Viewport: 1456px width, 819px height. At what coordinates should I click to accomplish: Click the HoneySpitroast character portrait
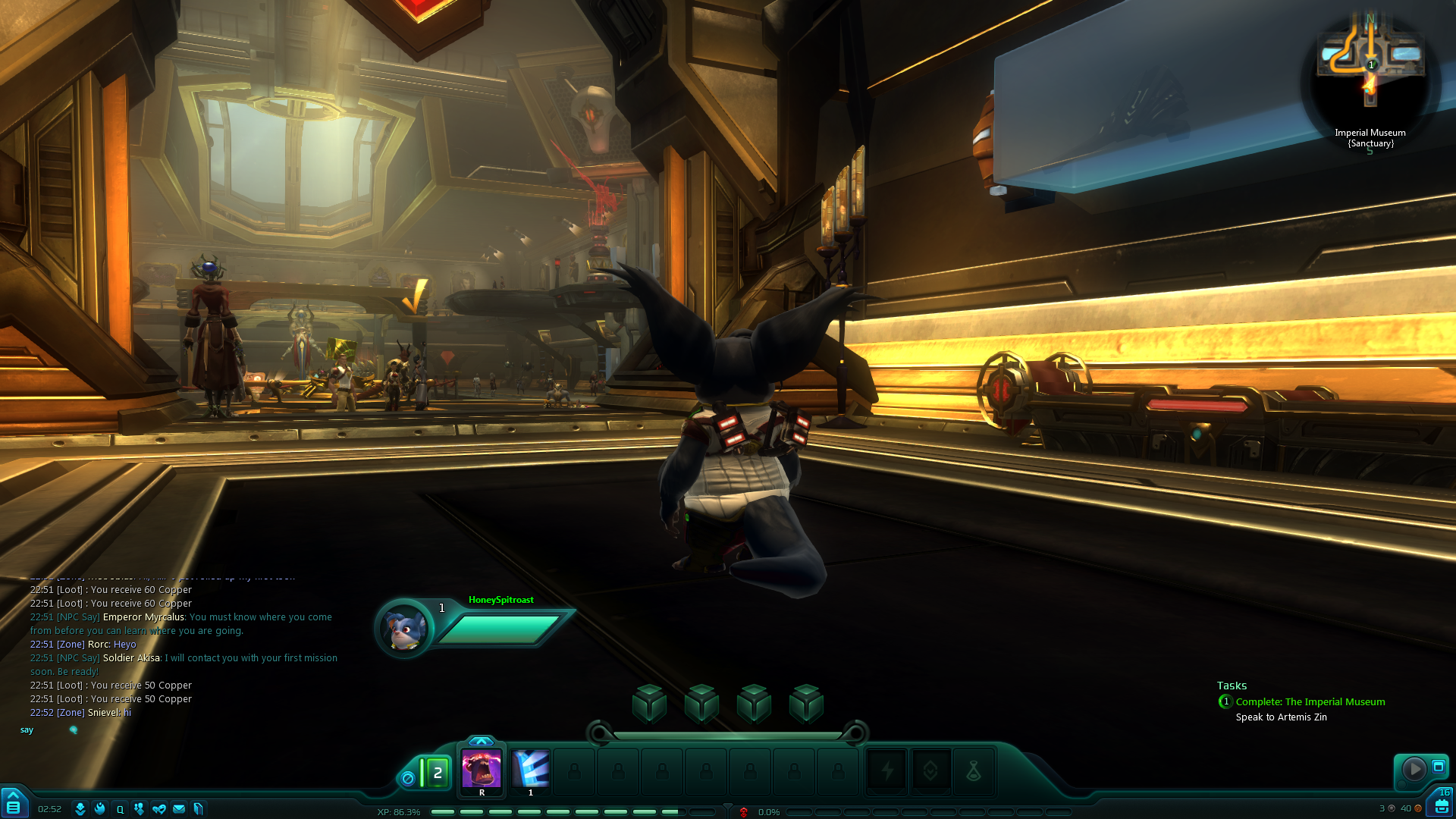(404, 628)
